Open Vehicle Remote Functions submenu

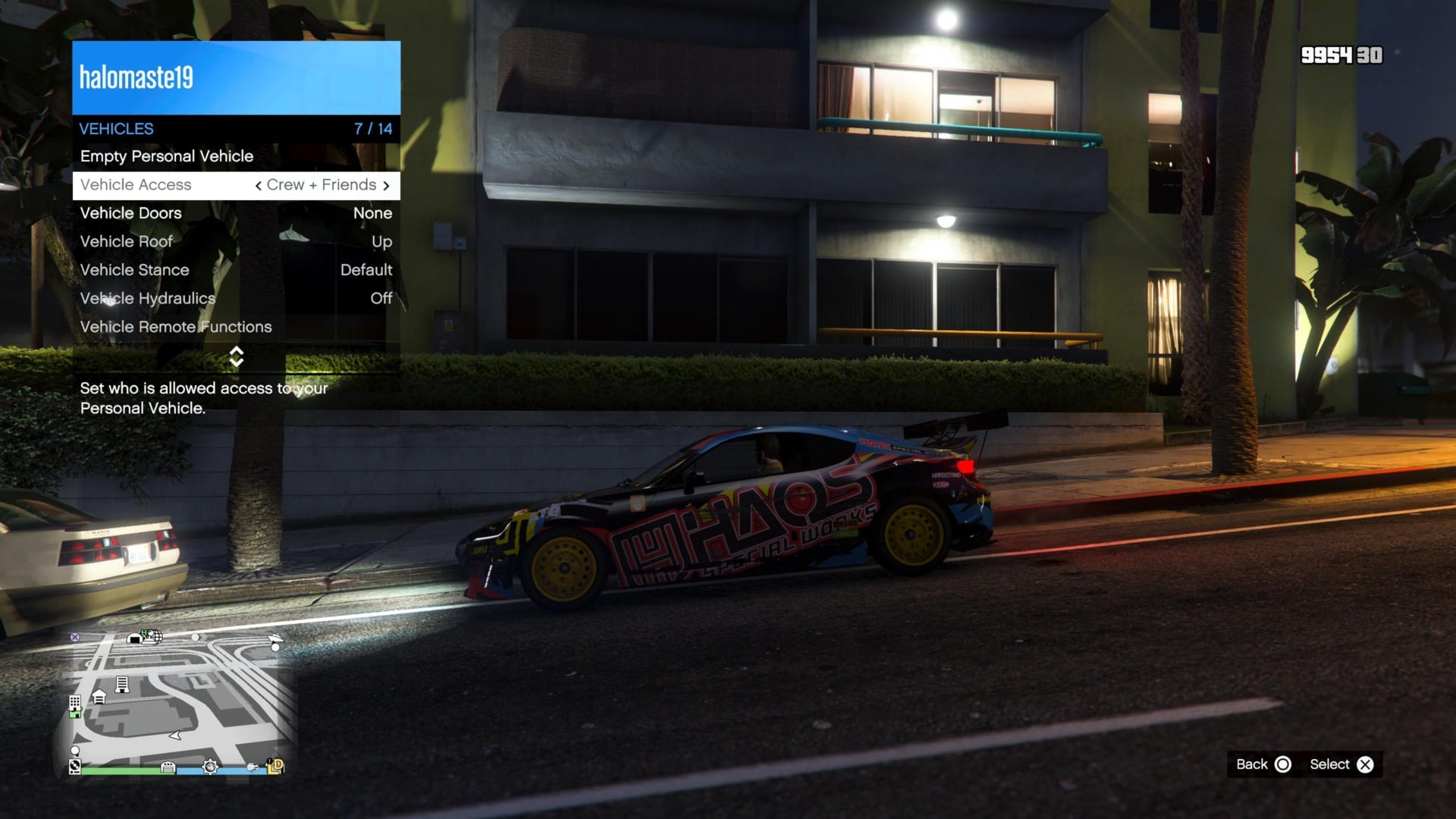click(176, 327)
